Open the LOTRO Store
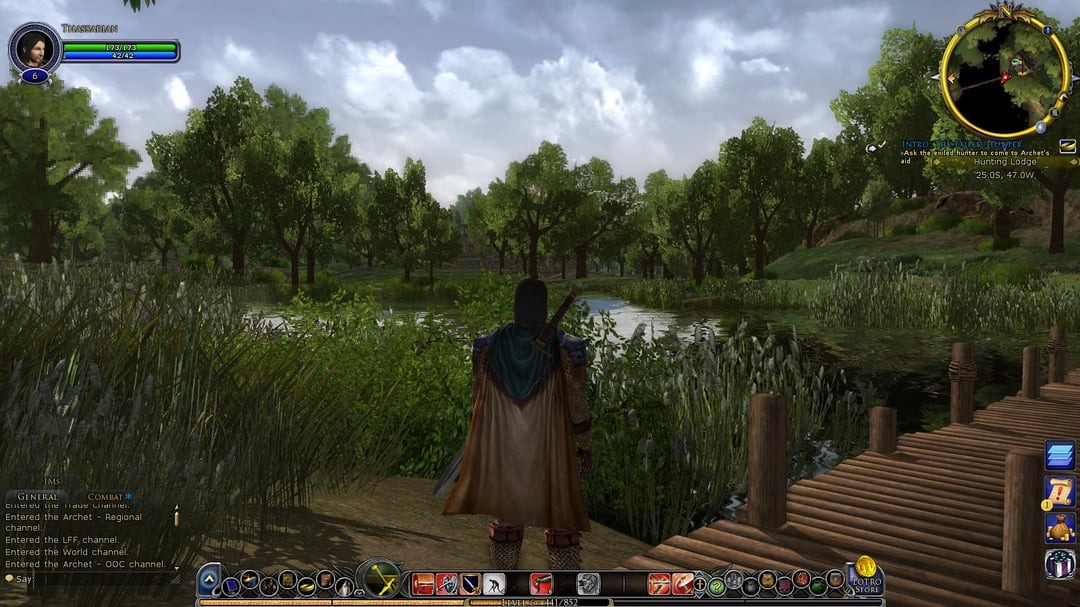This screenshot has height=607, width=1080. pos(865,576)
